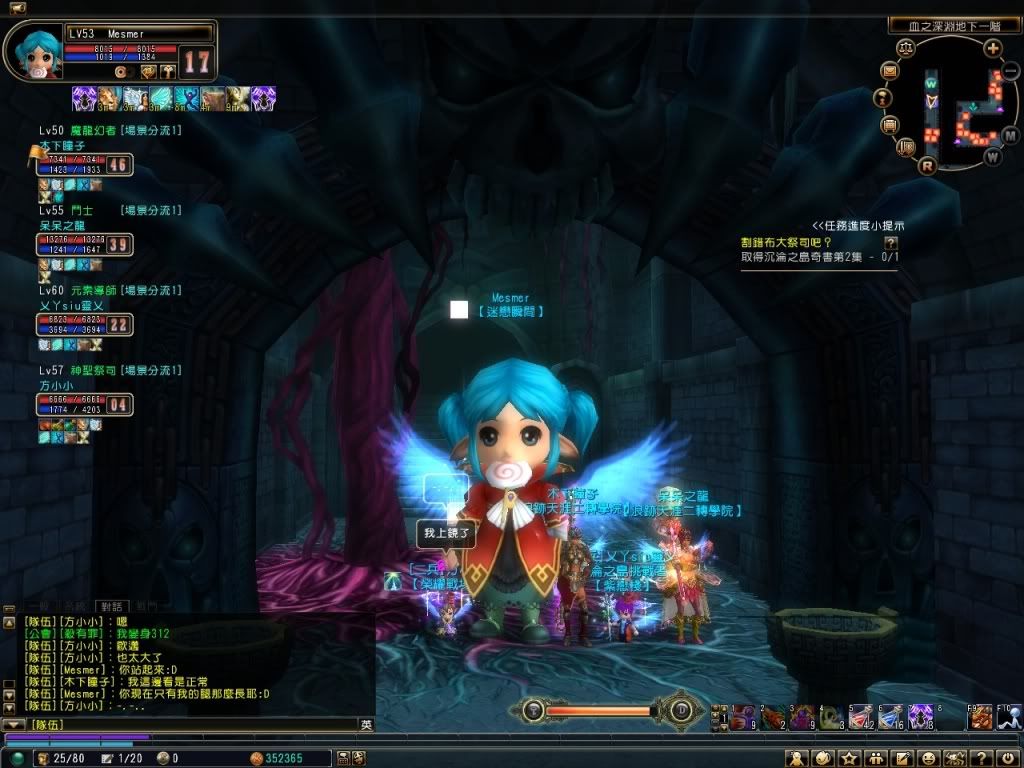Click the power button to exit game
The image size is (1024, 768).
coord(1006,758)
